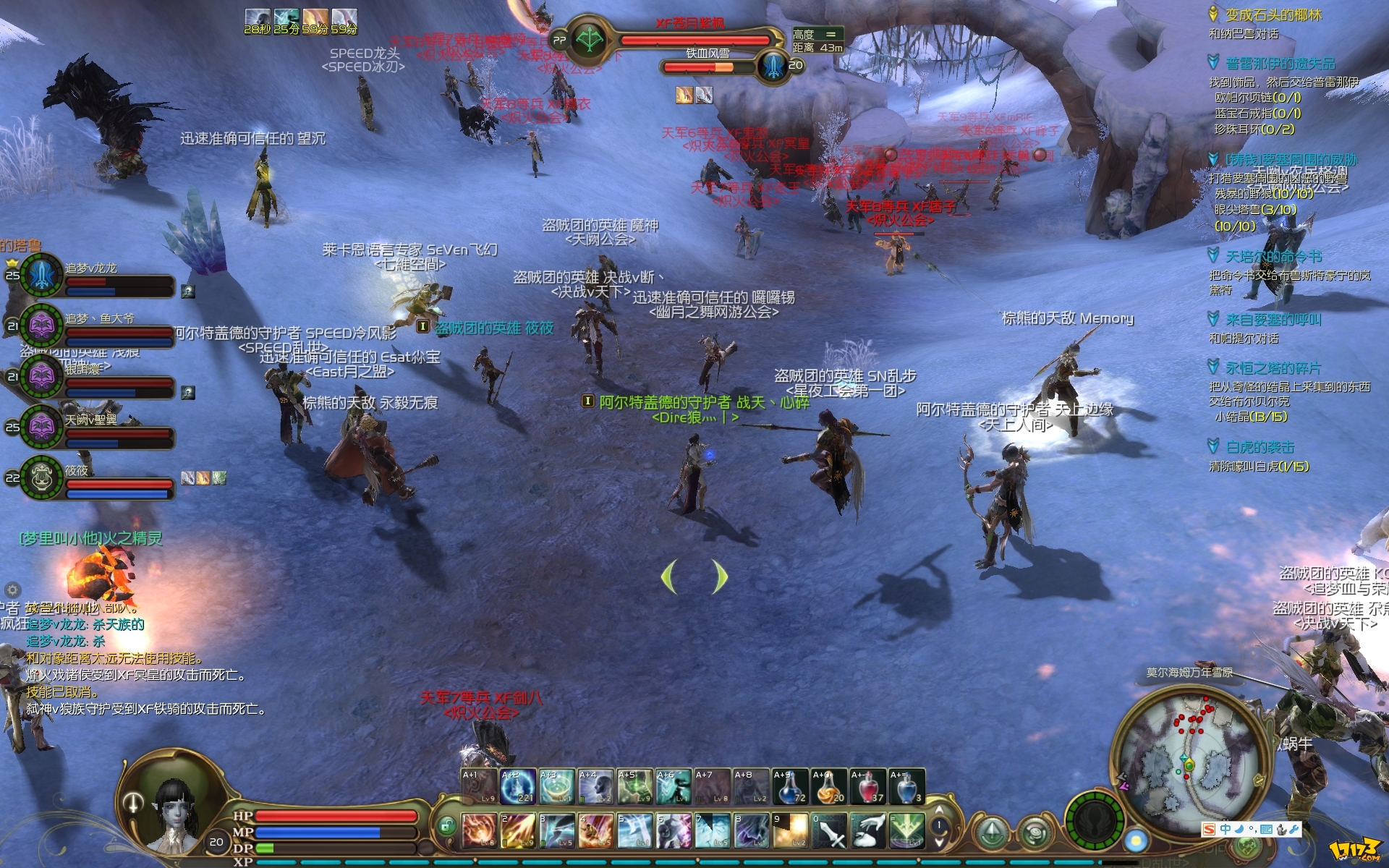
Task: Open the 永恒之塔的碎片 quest entry
Action: point(1273,367)
